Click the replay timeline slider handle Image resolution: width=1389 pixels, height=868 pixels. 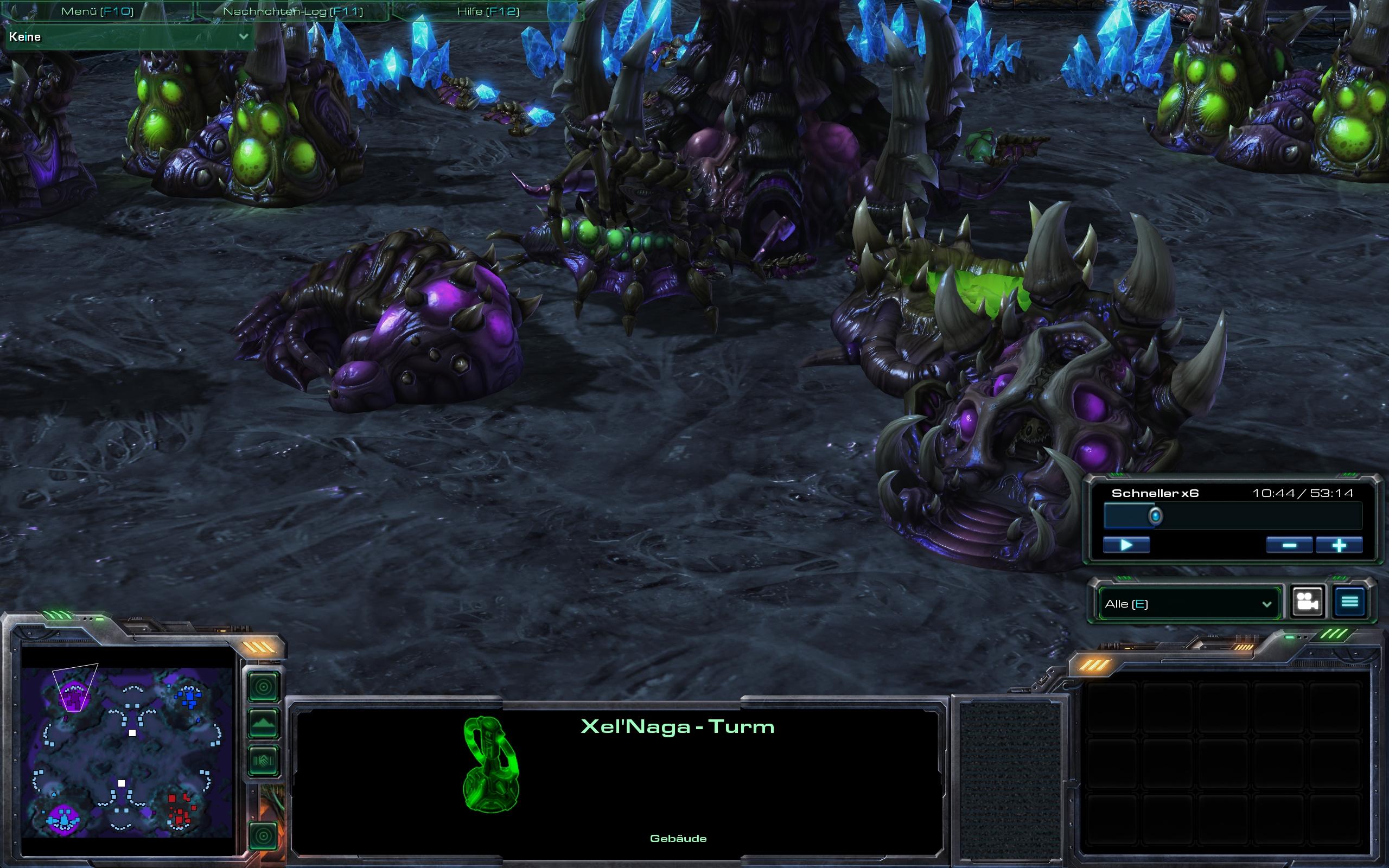point(1155,516)
